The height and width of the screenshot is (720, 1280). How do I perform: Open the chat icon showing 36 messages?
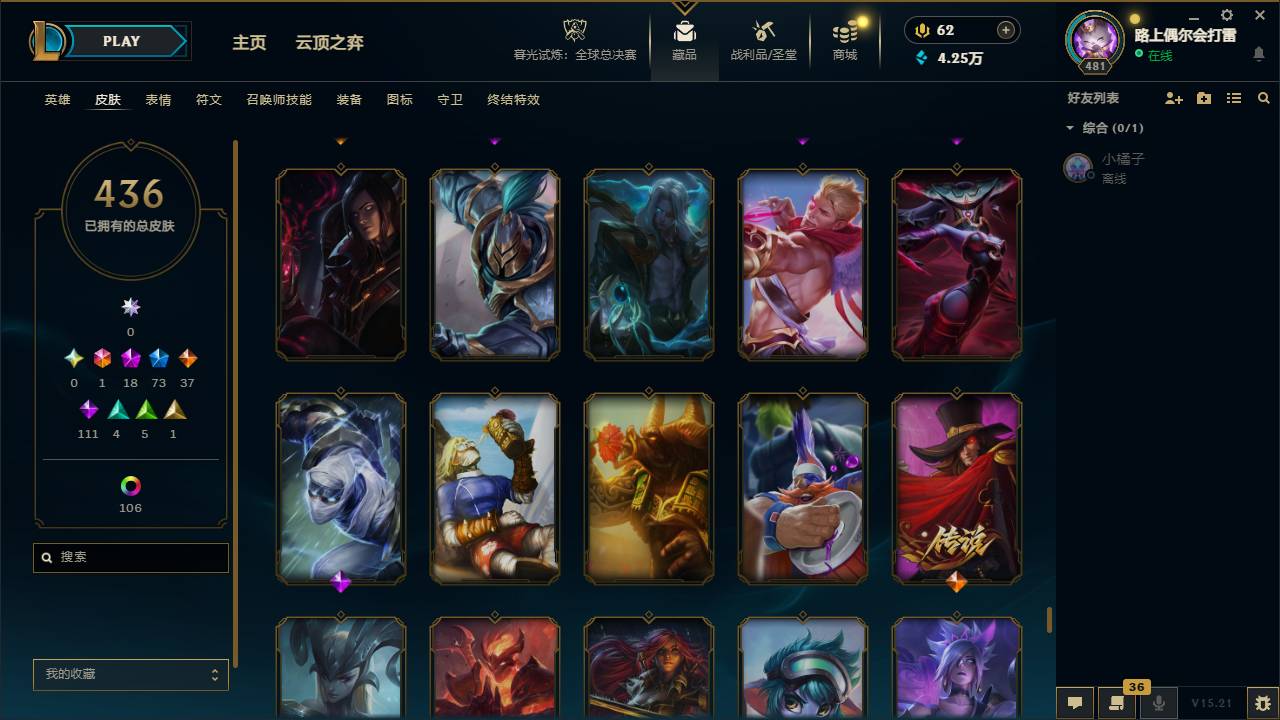(1117, 702)
